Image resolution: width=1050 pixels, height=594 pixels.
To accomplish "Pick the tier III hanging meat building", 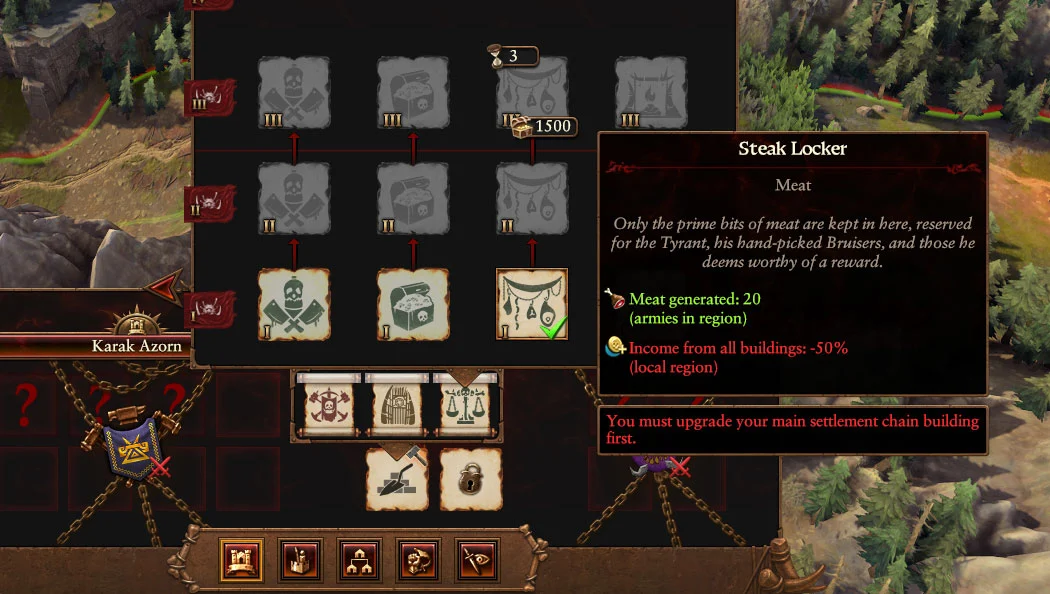I will [532, 93].
